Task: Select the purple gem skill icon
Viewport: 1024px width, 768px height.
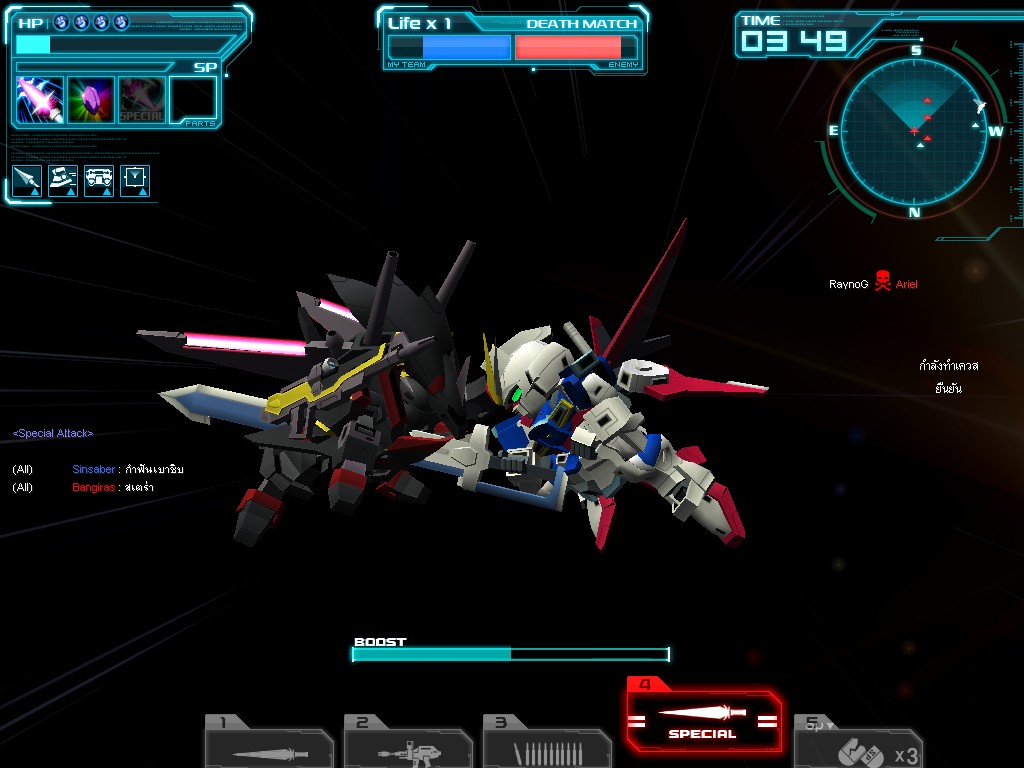Action: (91, 100)
